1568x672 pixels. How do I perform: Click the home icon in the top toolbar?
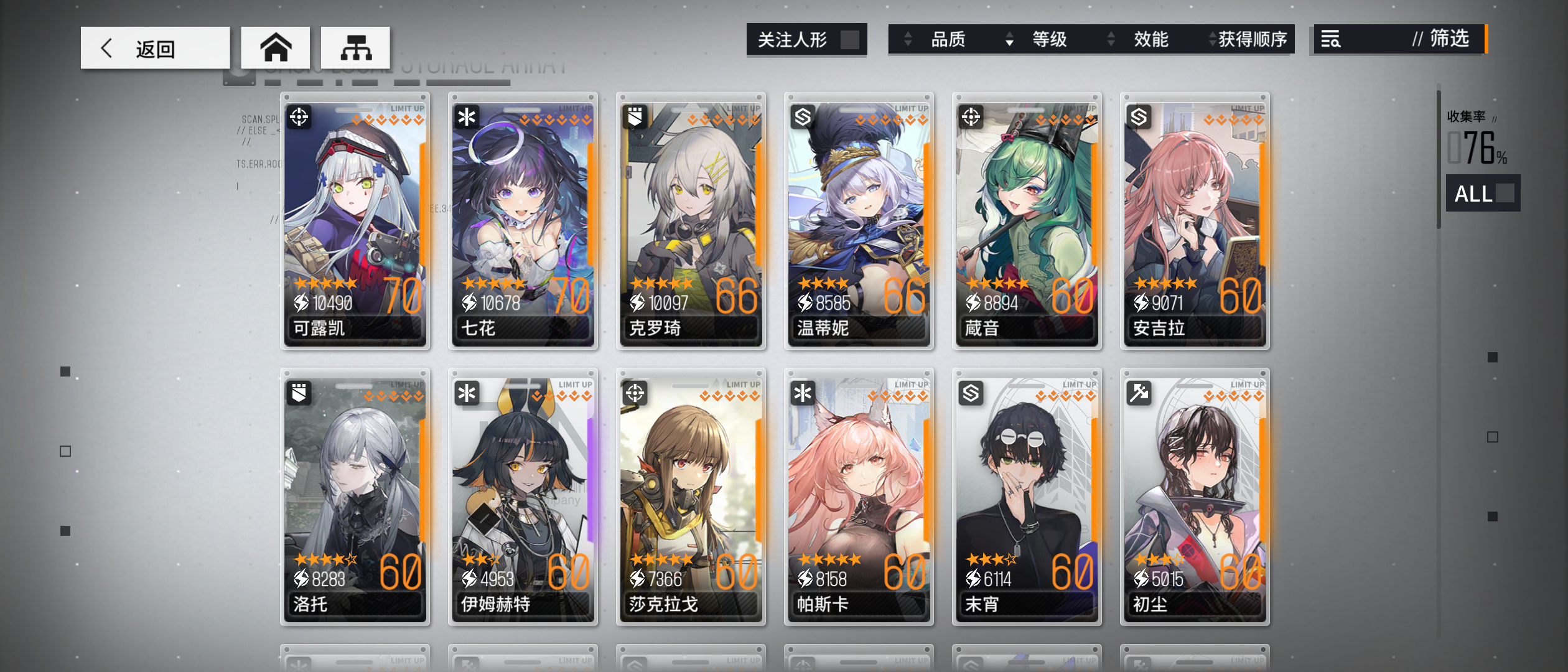(x=276, y=47)
